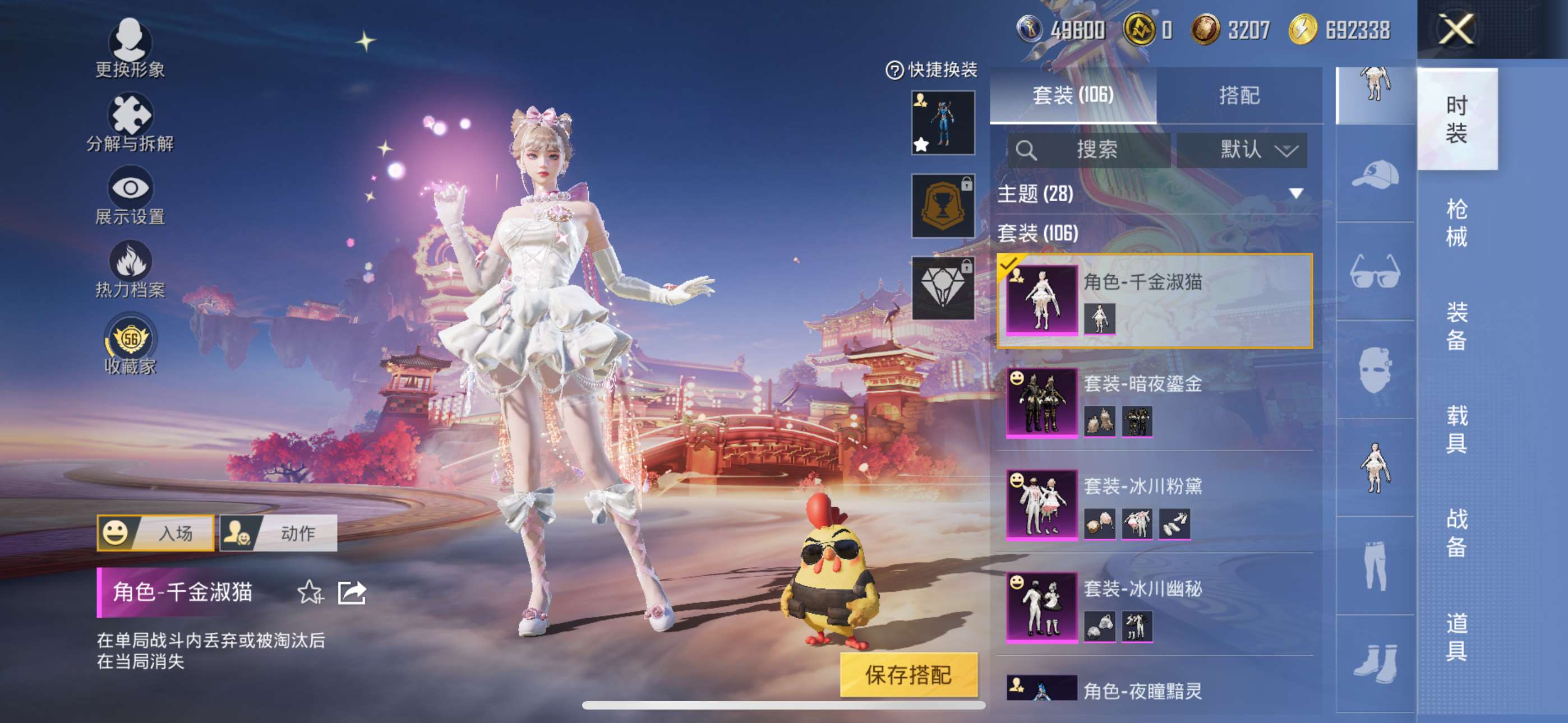Select the 入场 entrance emote button

coord(155,532)
